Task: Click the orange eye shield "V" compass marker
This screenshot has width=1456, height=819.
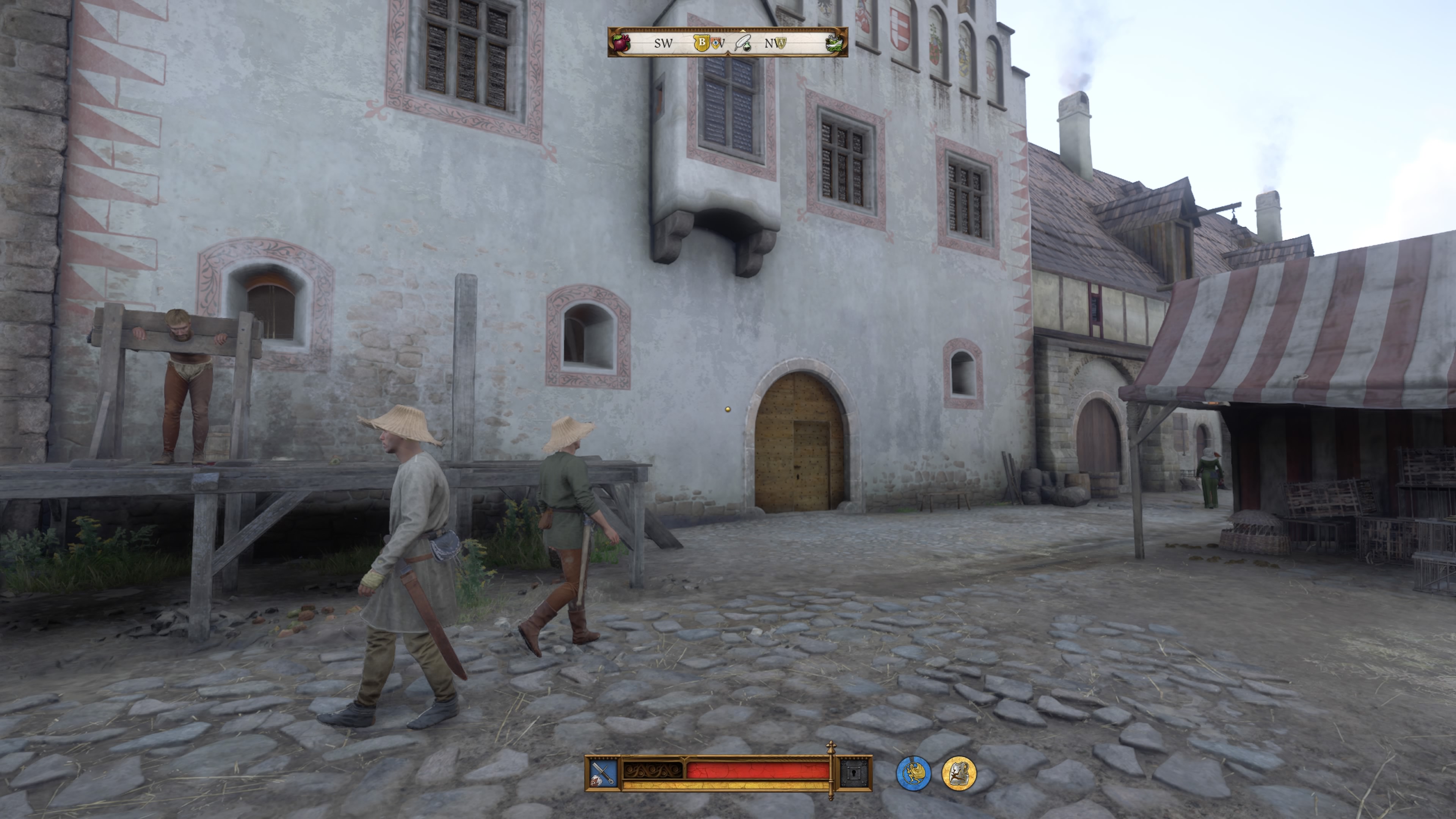Action: tap(715, 44)
